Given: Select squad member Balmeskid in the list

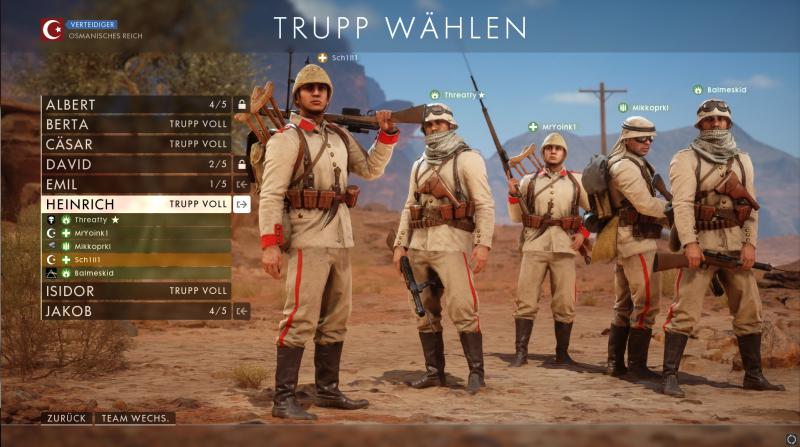Looking at the screenshot, I should 136,273.
